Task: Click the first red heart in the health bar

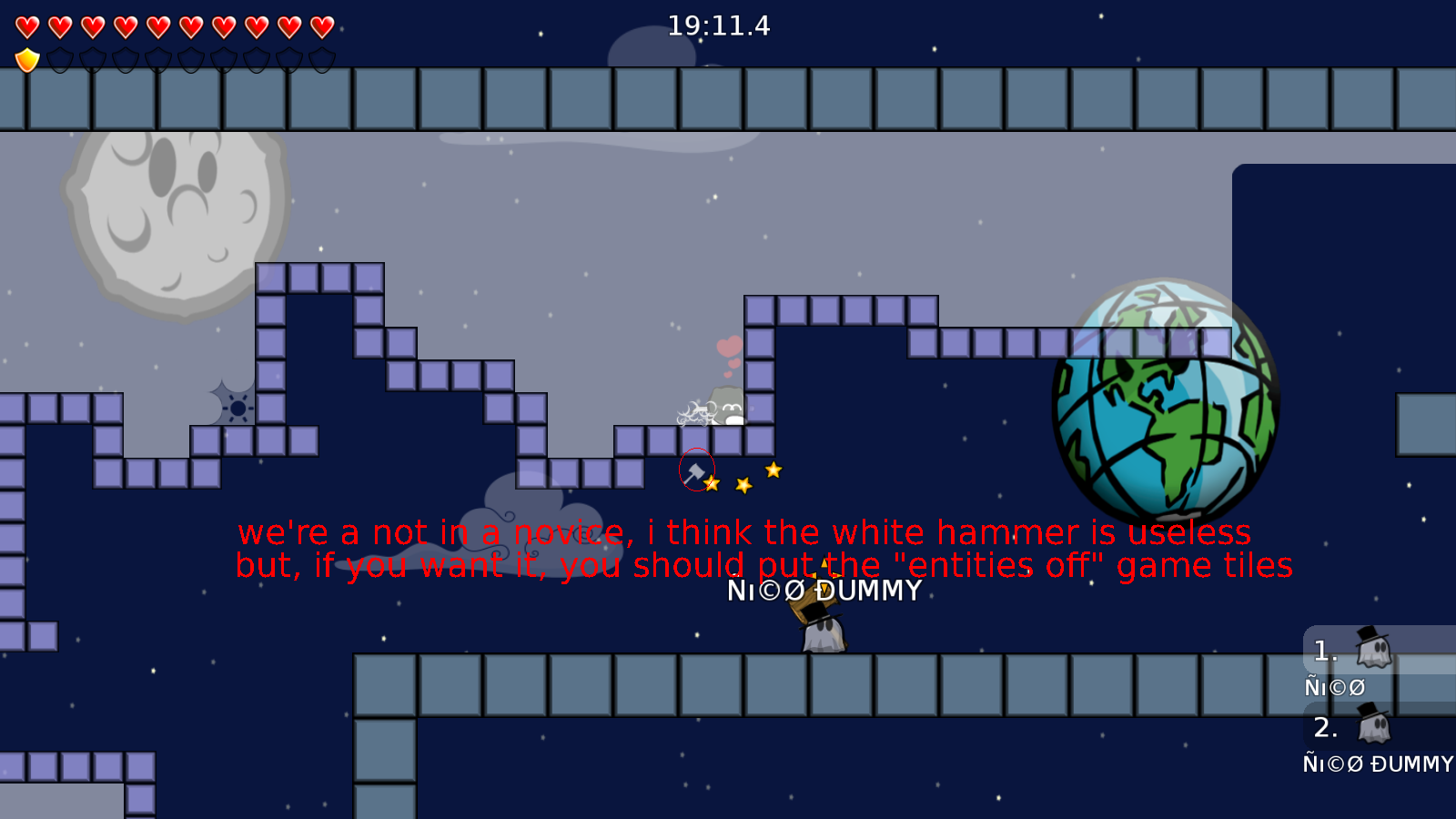Action: click(25, 26)
